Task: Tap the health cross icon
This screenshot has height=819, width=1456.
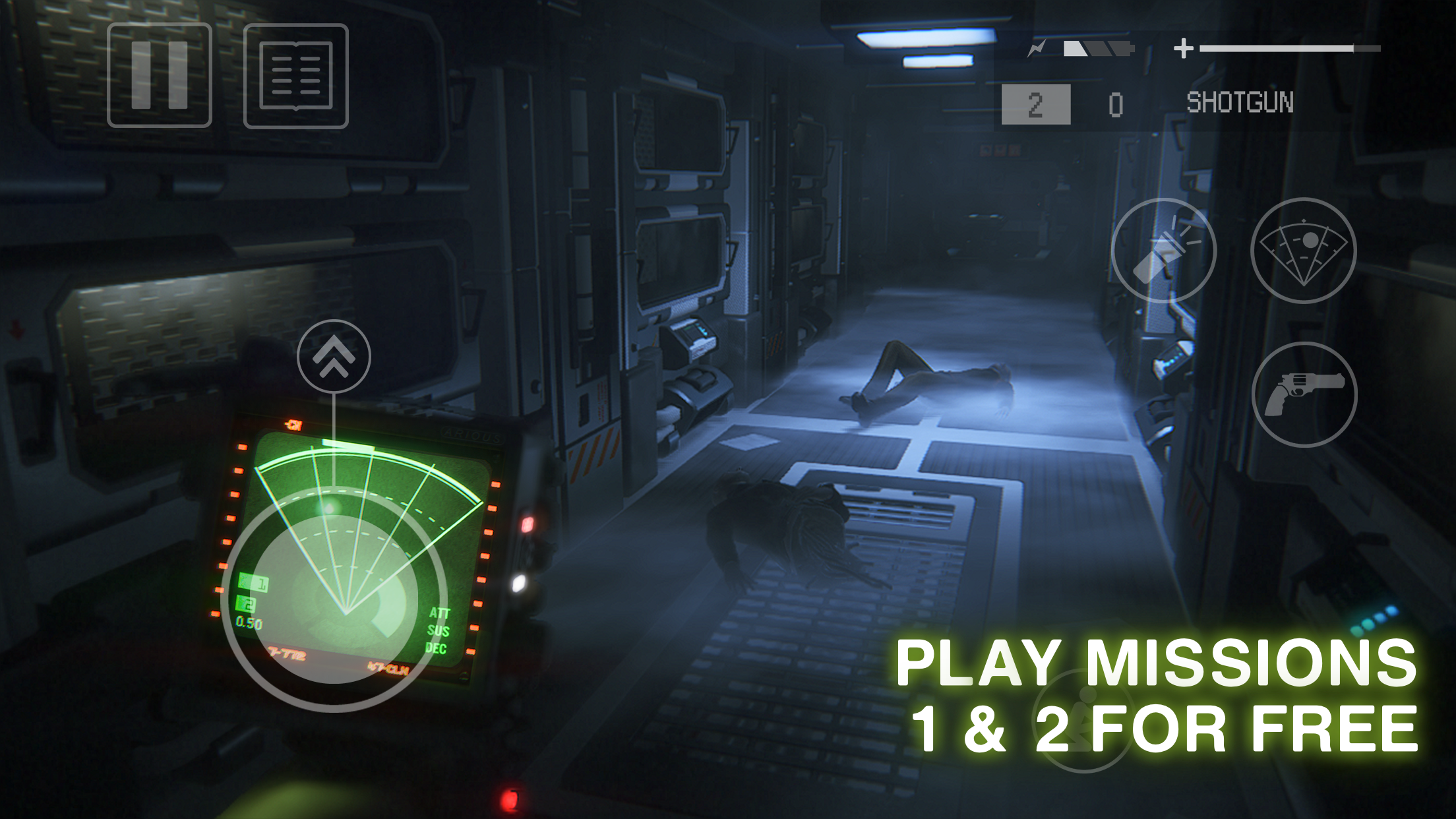Action: pos(1184,47)
